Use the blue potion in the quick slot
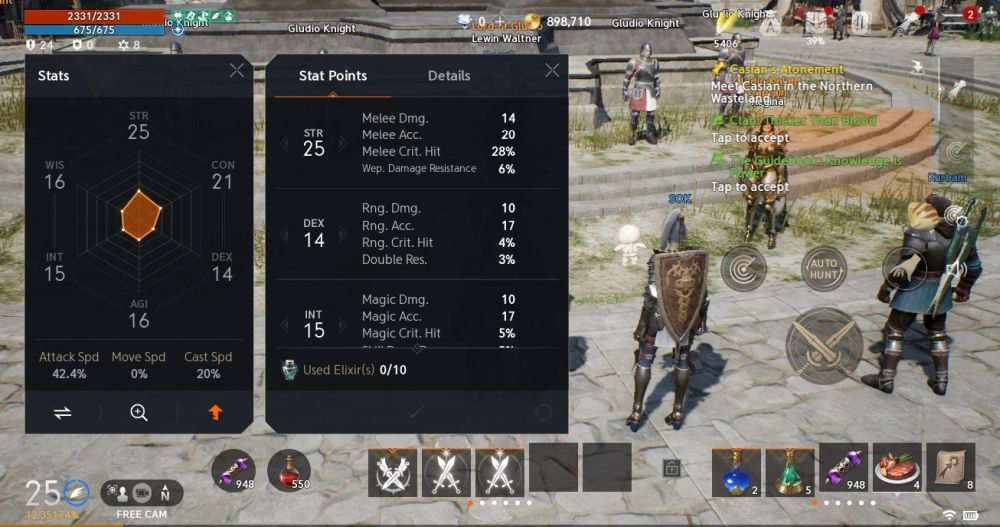The image size is (1000, 527). click(x=736, y=469)
